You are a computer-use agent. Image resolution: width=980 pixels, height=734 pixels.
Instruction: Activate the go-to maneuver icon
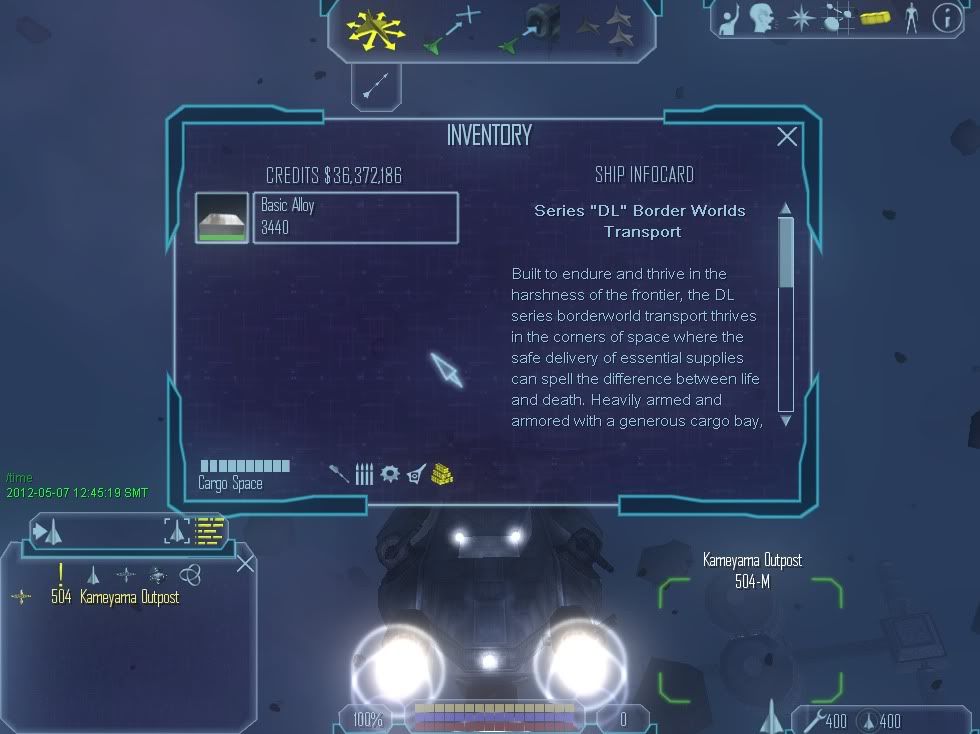coord(455,28)
